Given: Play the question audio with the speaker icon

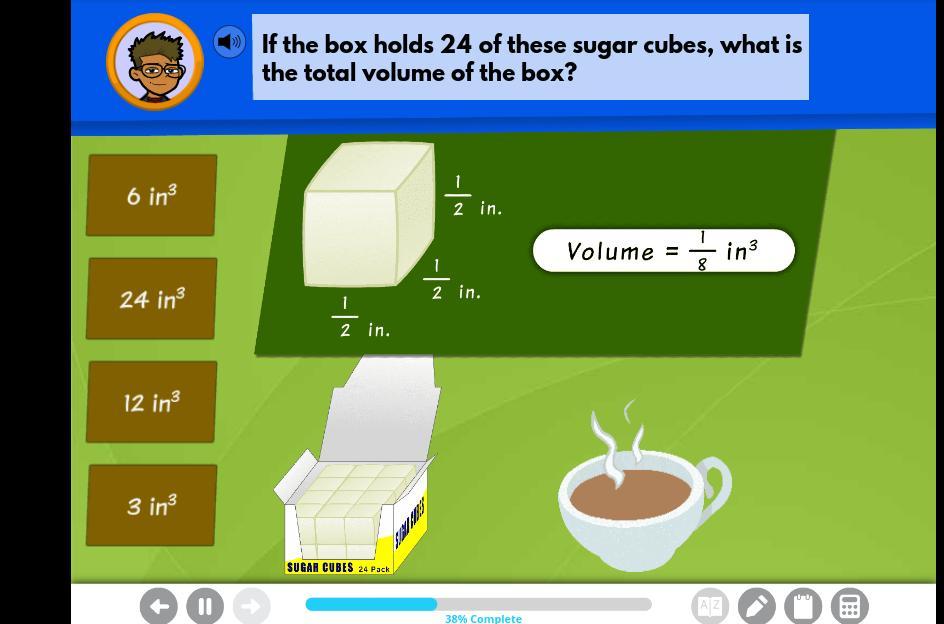Looking at the screenshot, I should [x=229, y=42].
